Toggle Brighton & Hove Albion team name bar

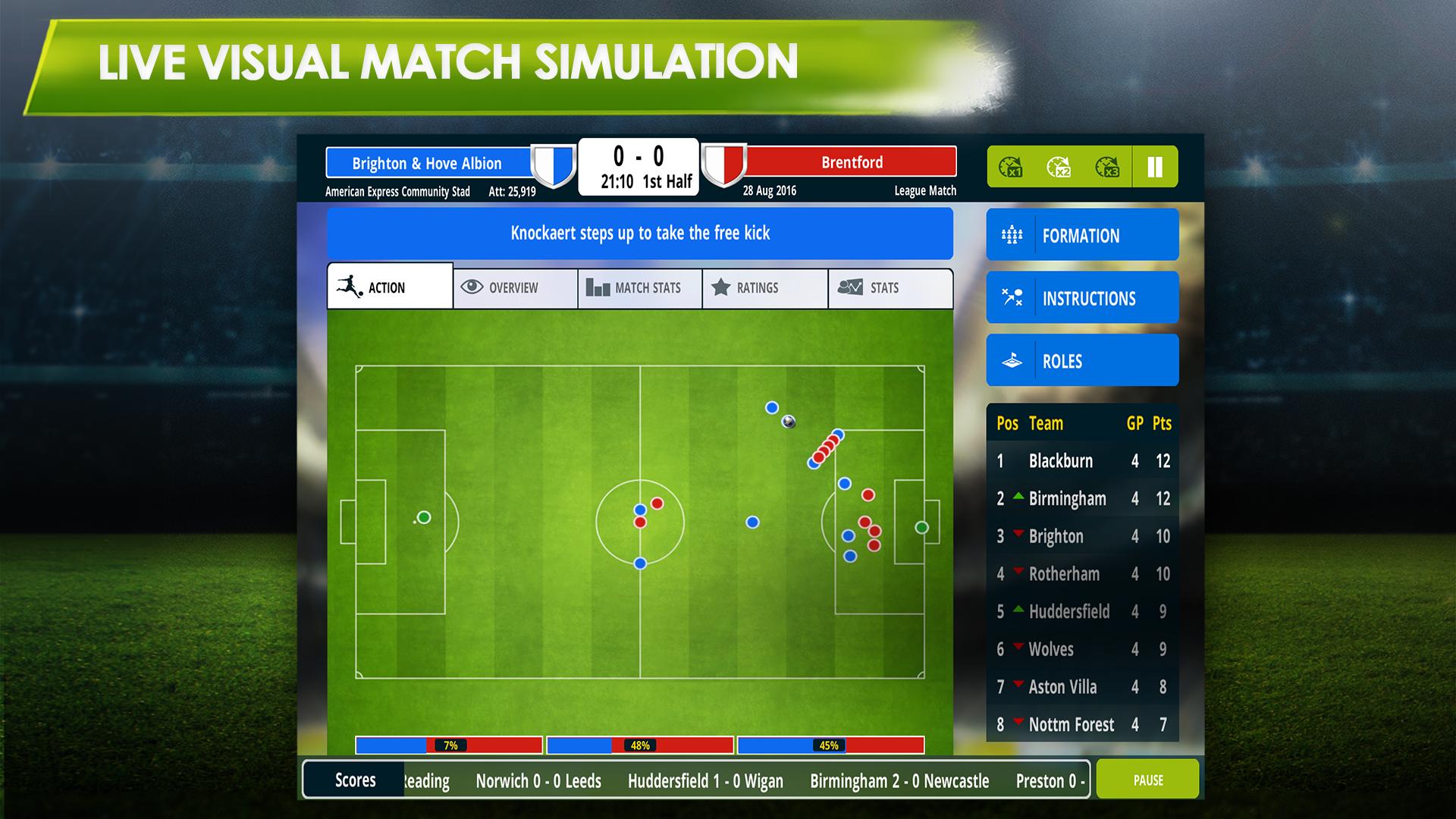pos(427,162)
